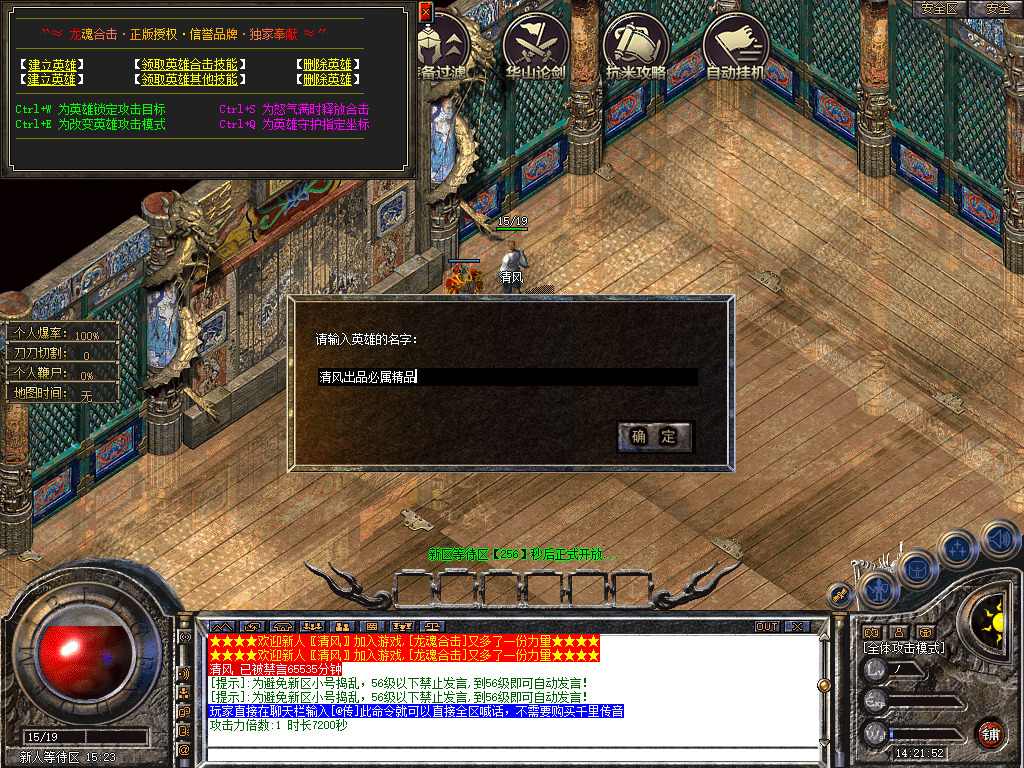
Task: Choose 领取英雄其他技能 link
Action: 189,79
